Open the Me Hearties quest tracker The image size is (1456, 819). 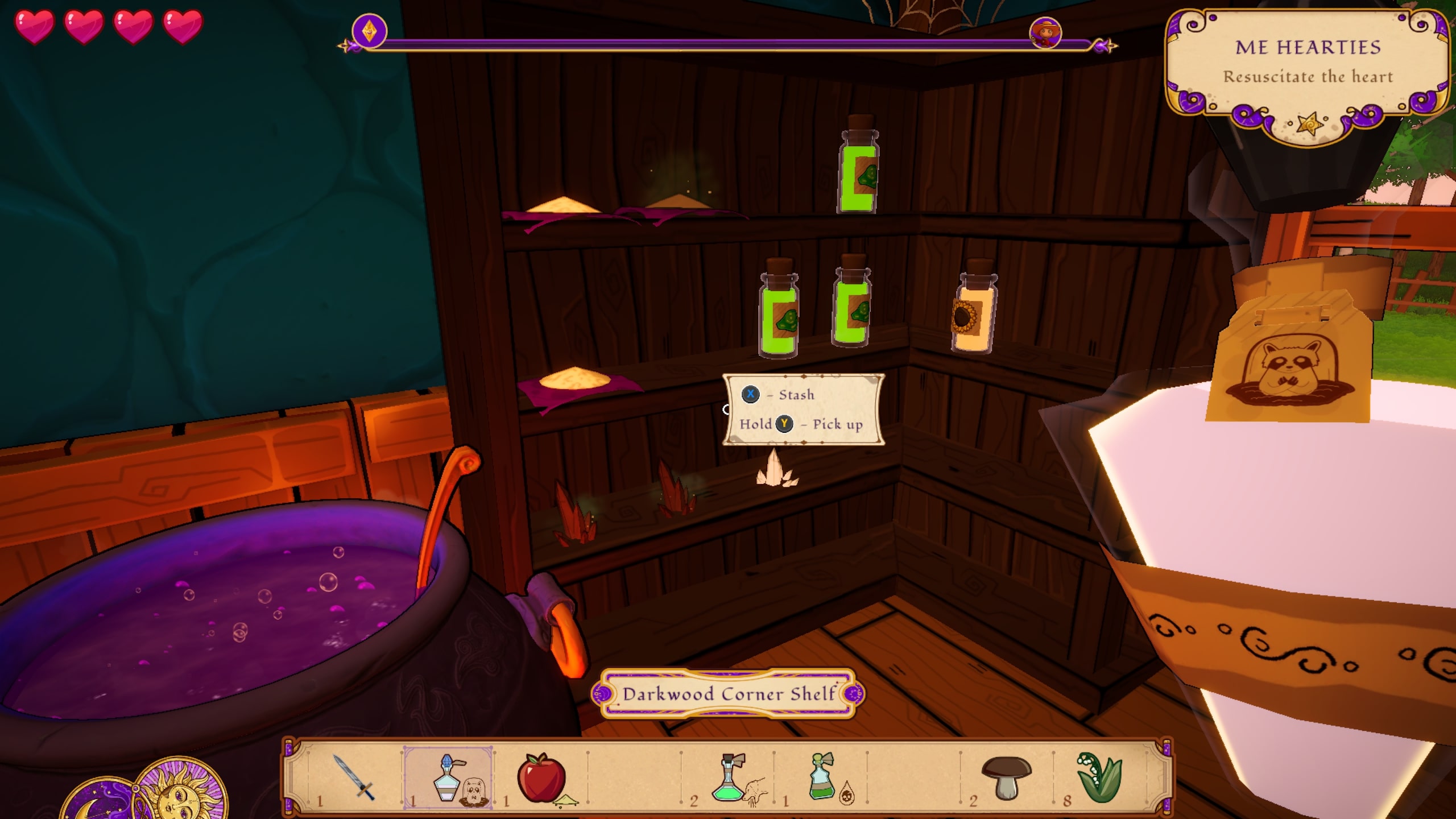(x=1308, y=63)
